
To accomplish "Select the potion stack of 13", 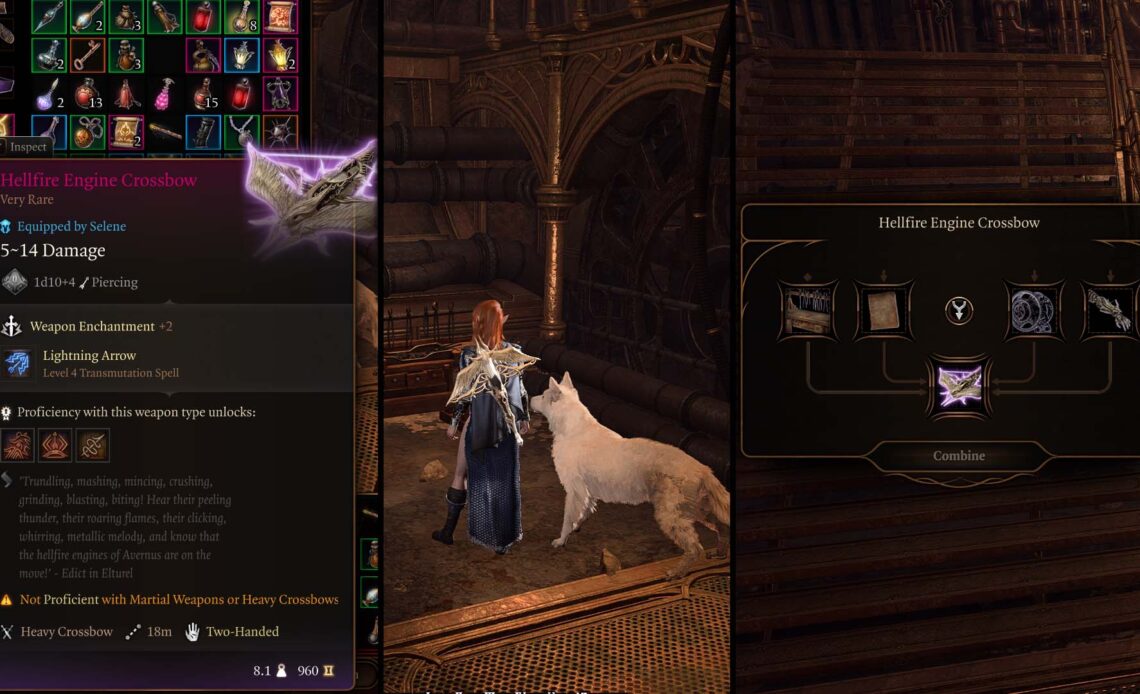I will (x=88, y=94).
